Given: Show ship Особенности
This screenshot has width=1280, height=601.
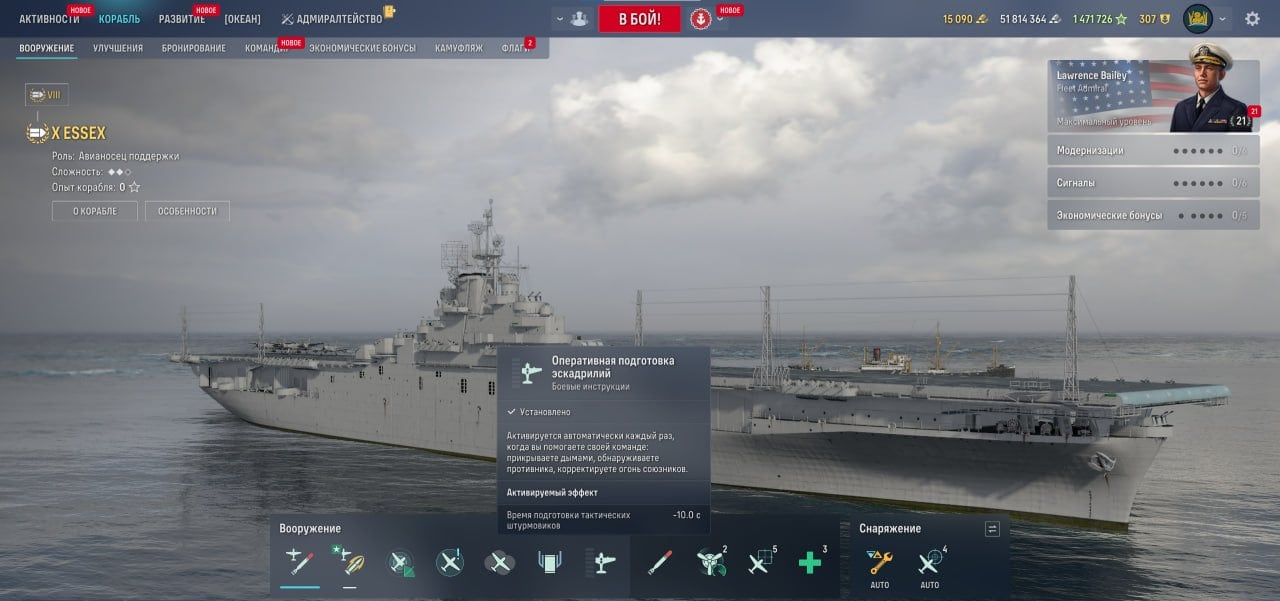Looking at the screenshot, I should (187, 211).
